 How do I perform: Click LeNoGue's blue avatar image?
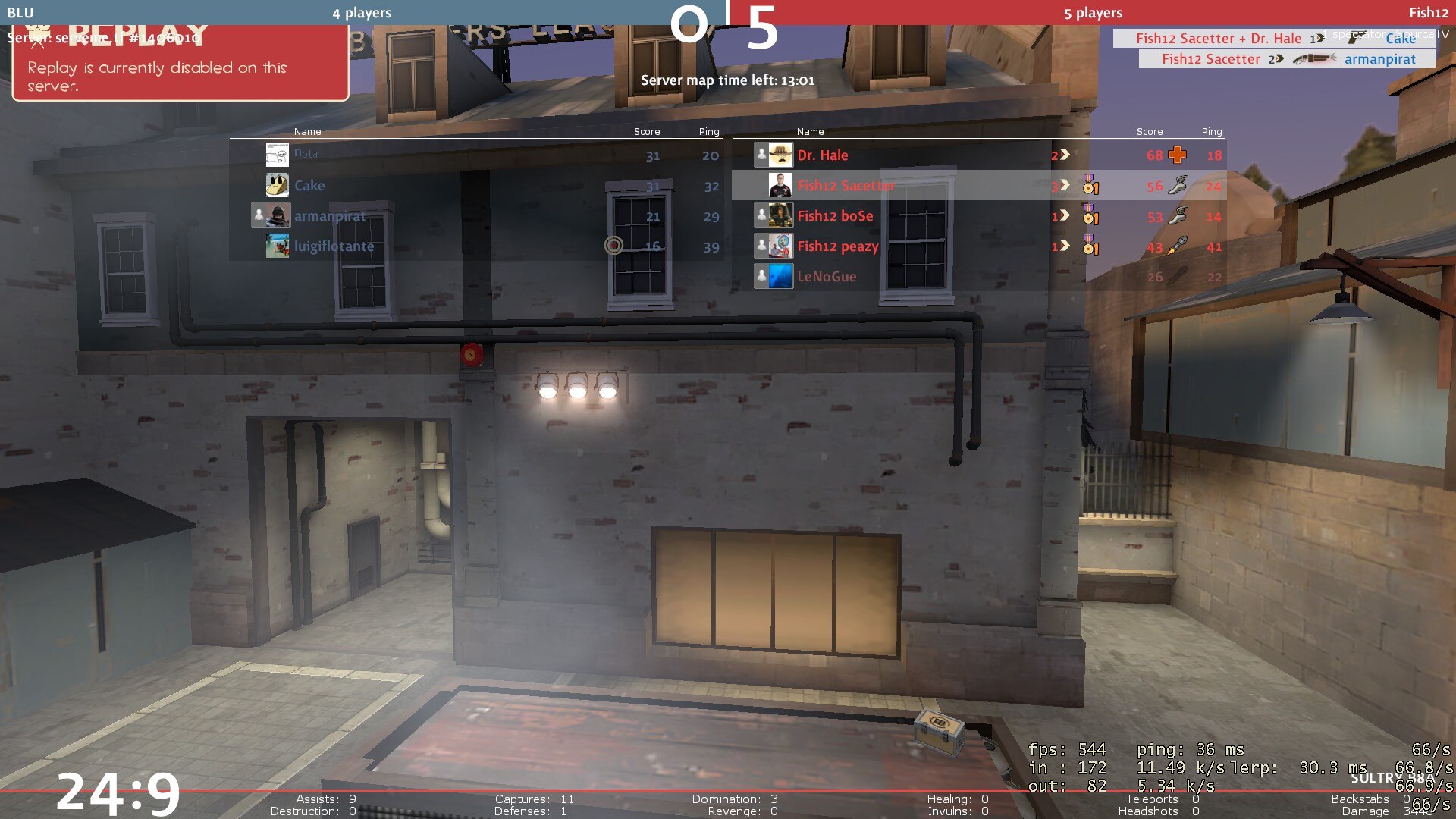point(780,276)
